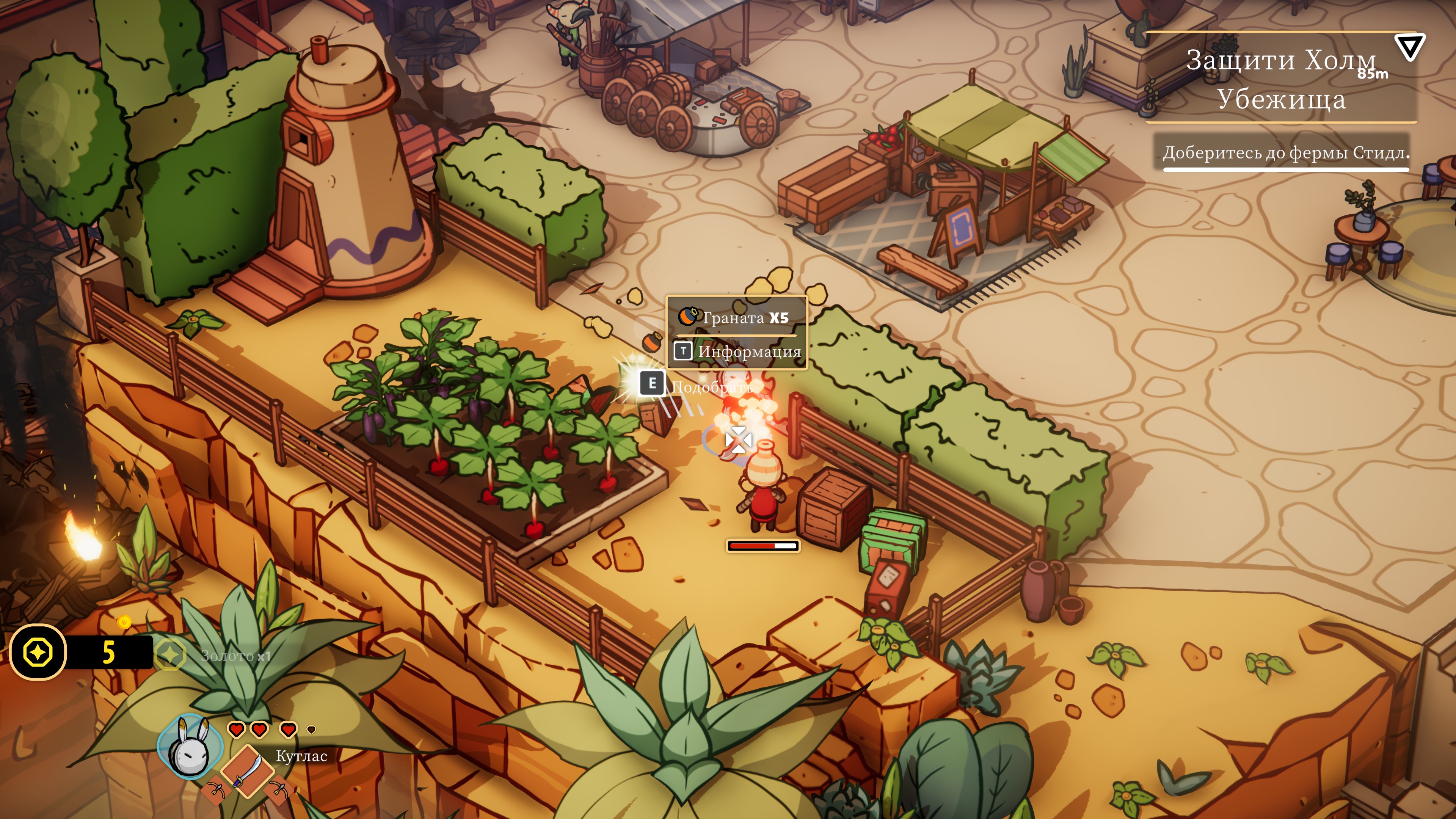Screen dimensions: 1456x819
Task: Click the gold coin currency icon
Action: click(x=38, y=652)
